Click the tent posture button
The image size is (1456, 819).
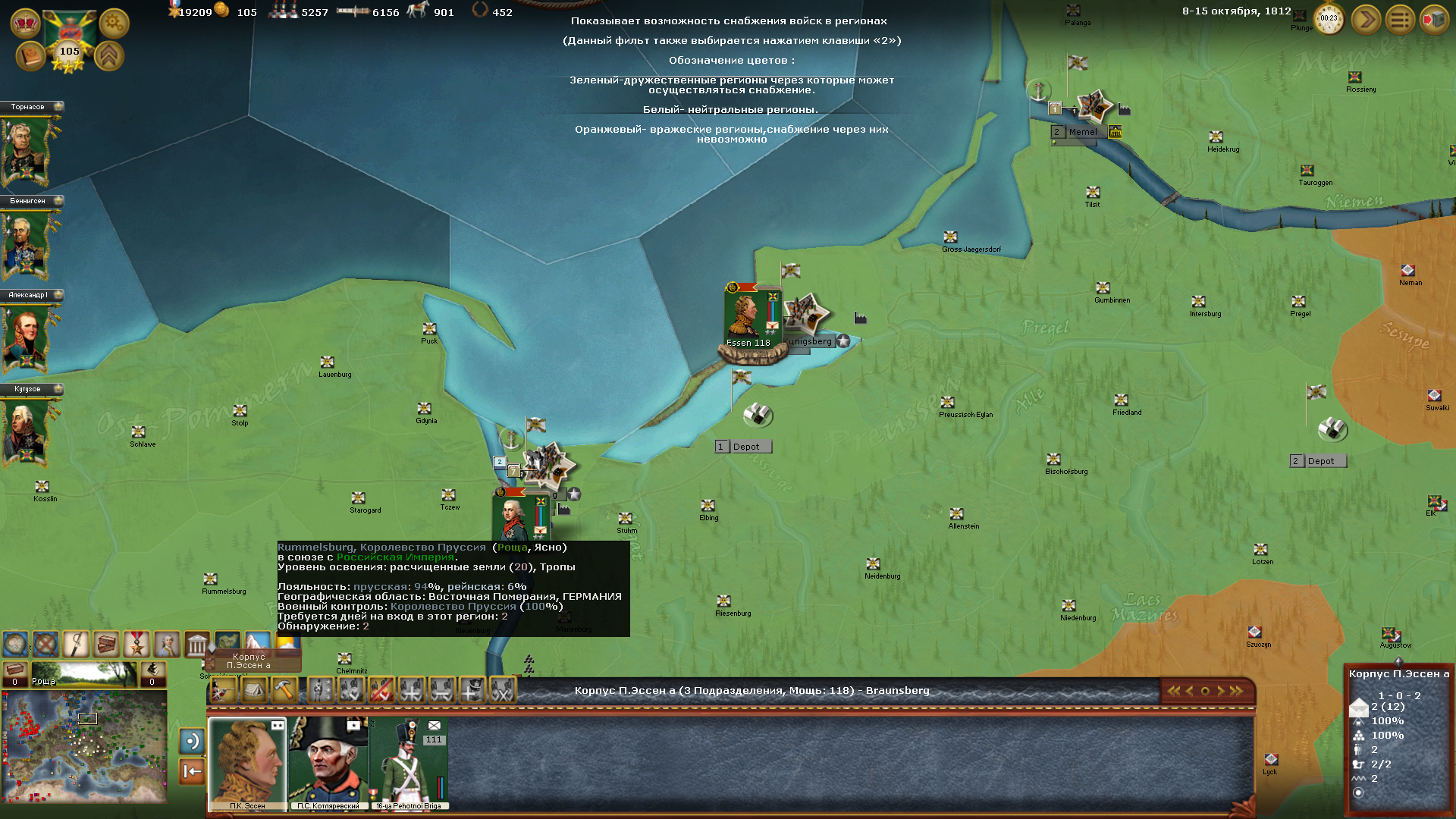254,690
